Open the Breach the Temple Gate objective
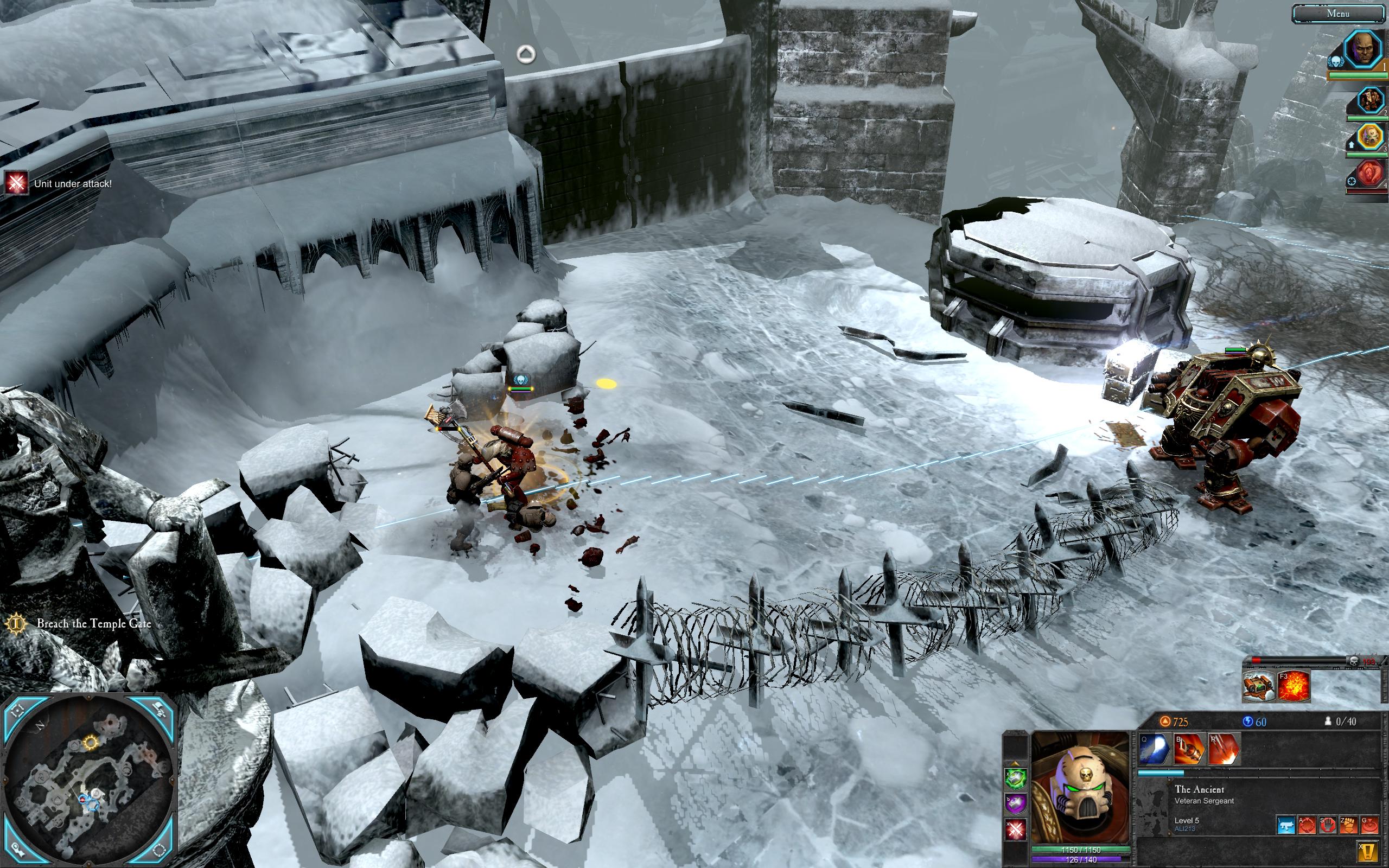Screen dimensions: 1389x868 tap(93, 623)
